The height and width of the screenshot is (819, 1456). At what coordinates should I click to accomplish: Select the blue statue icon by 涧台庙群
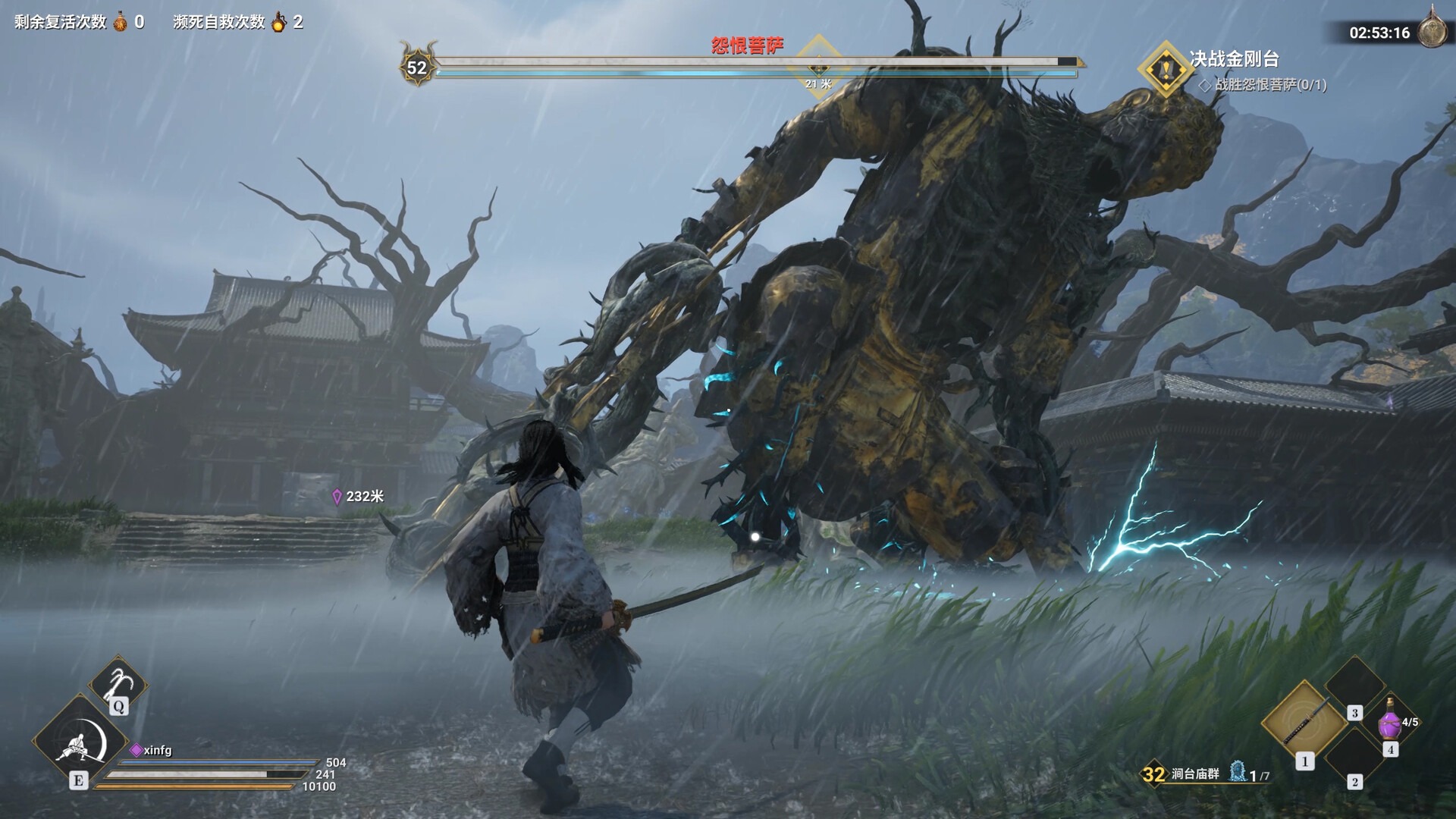pos(1237,772)
